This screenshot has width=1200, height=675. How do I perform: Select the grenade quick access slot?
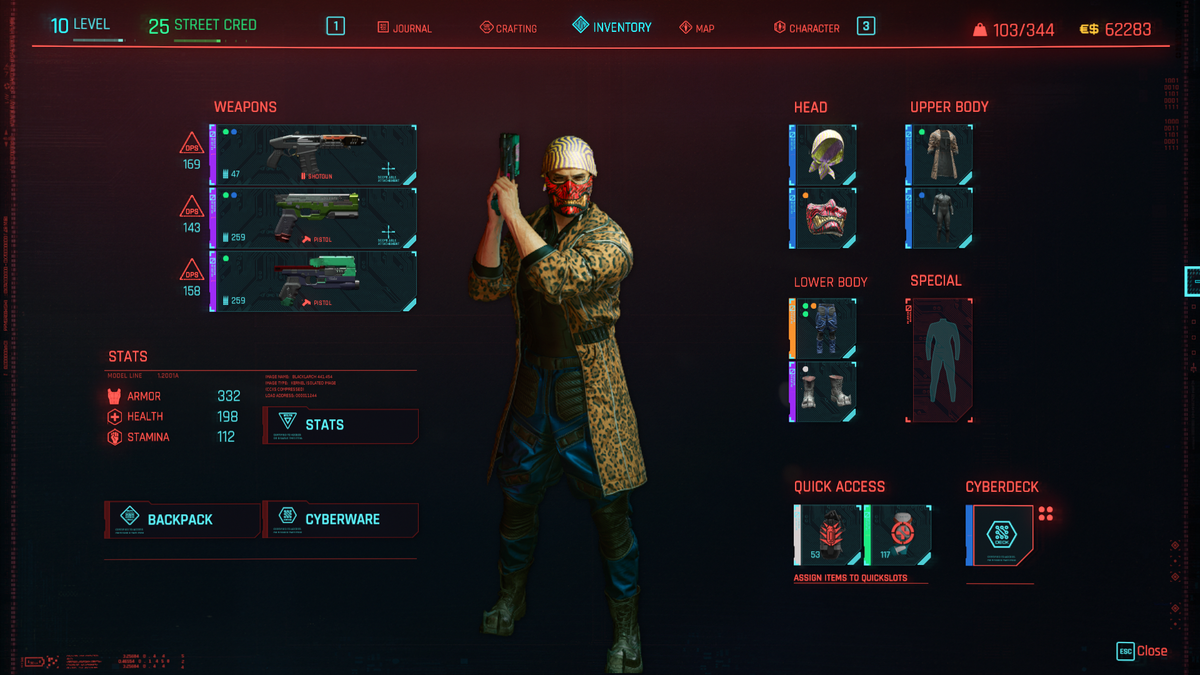(829, 535)
